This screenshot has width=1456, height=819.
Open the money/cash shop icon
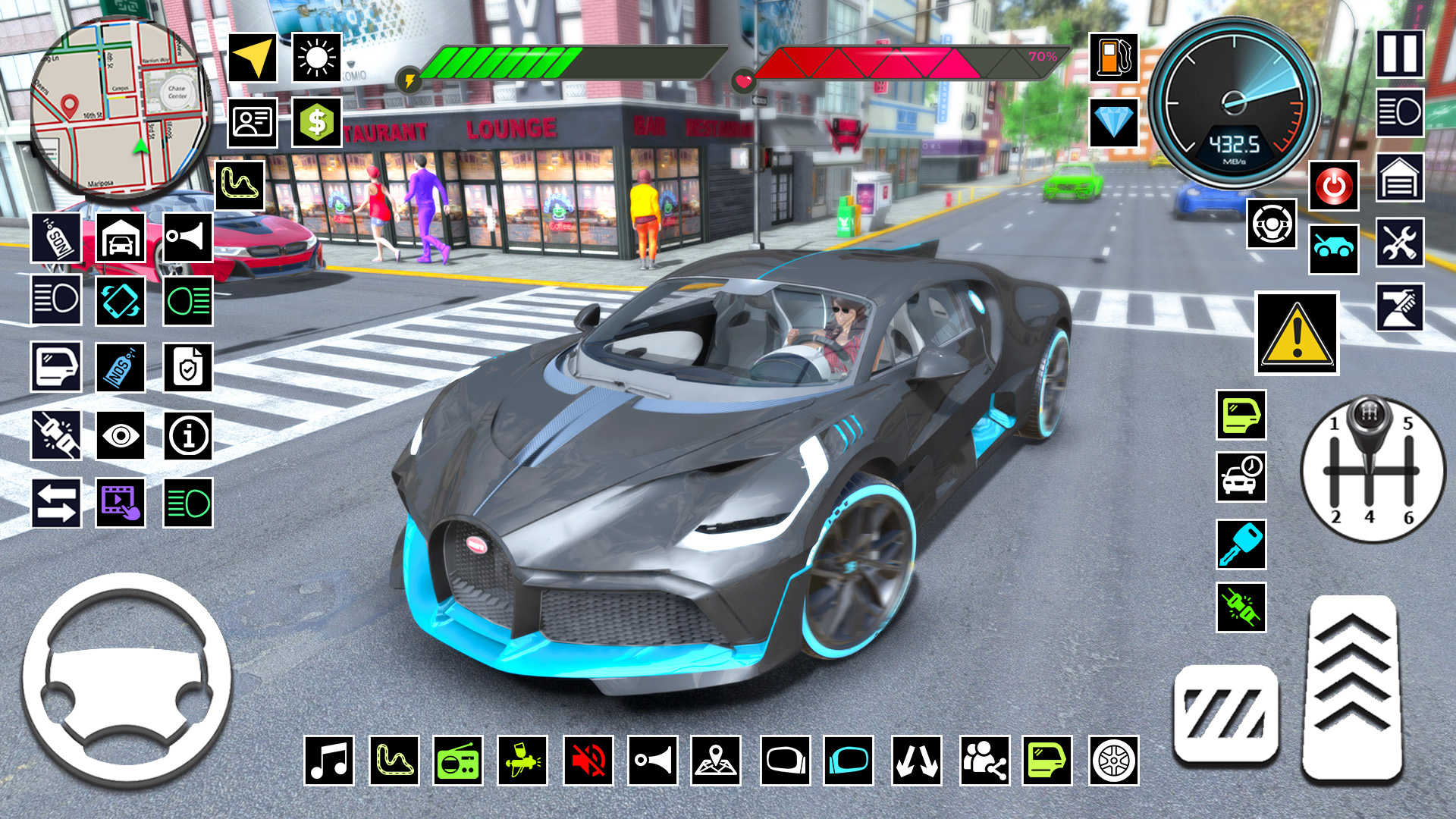point(316,121)
